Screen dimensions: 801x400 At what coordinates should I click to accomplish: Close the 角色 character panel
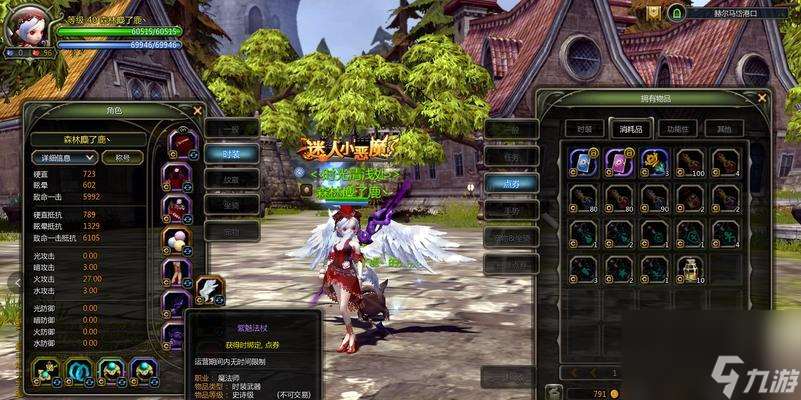coord(198,111)
